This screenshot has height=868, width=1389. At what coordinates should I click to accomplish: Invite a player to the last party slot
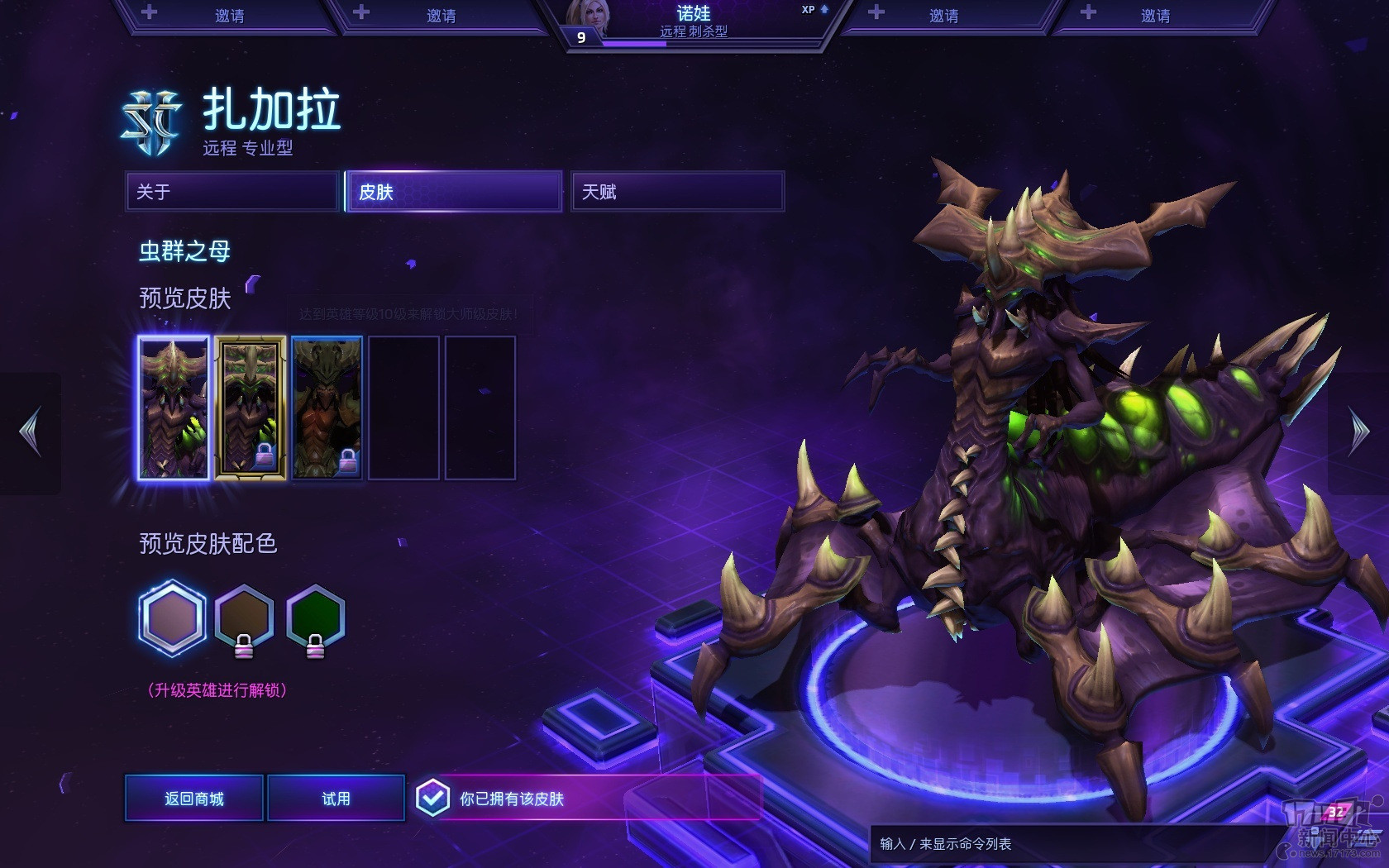point(1154,16)
